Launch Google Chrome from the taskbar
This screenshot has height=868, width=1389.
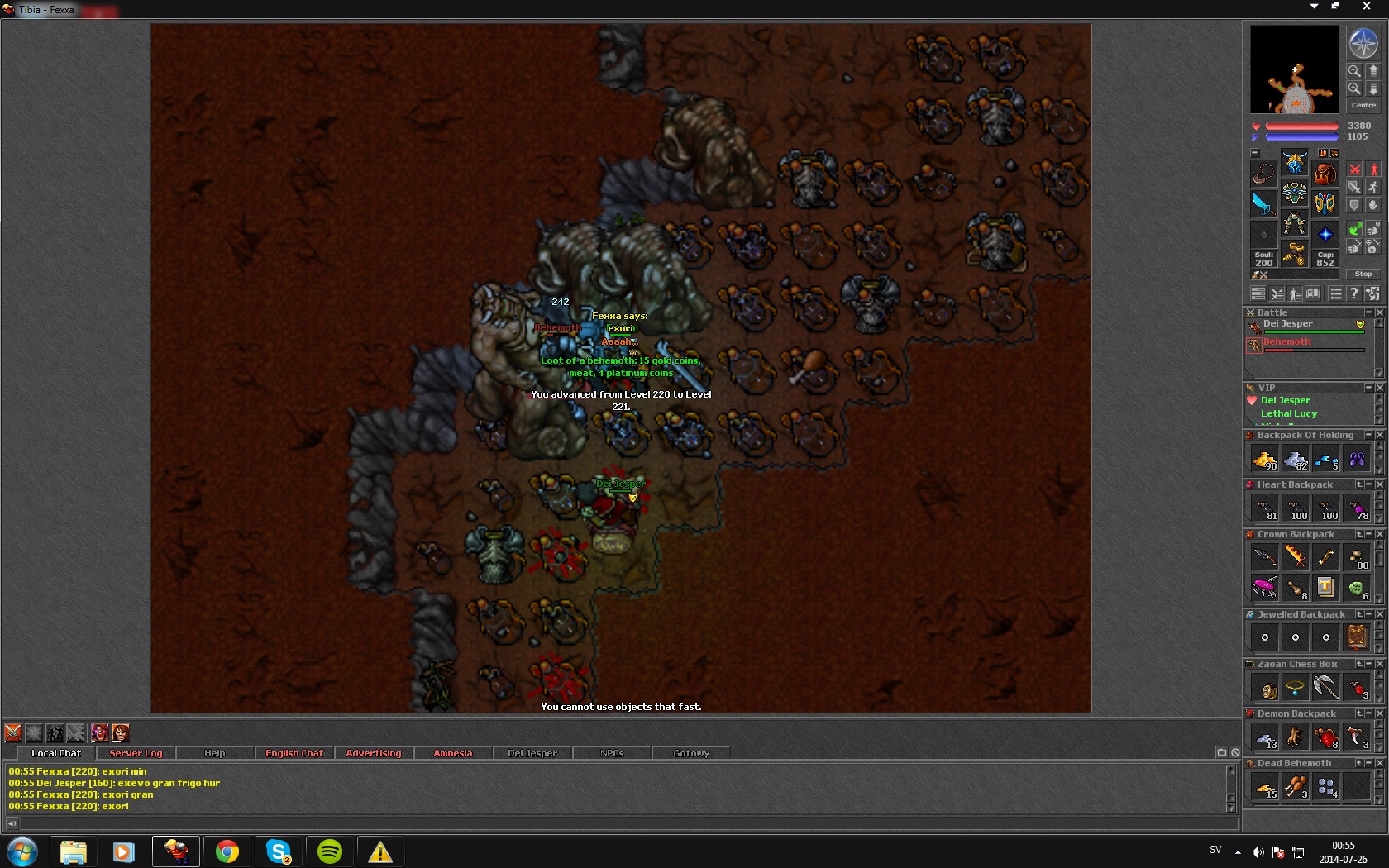(227, 851)
